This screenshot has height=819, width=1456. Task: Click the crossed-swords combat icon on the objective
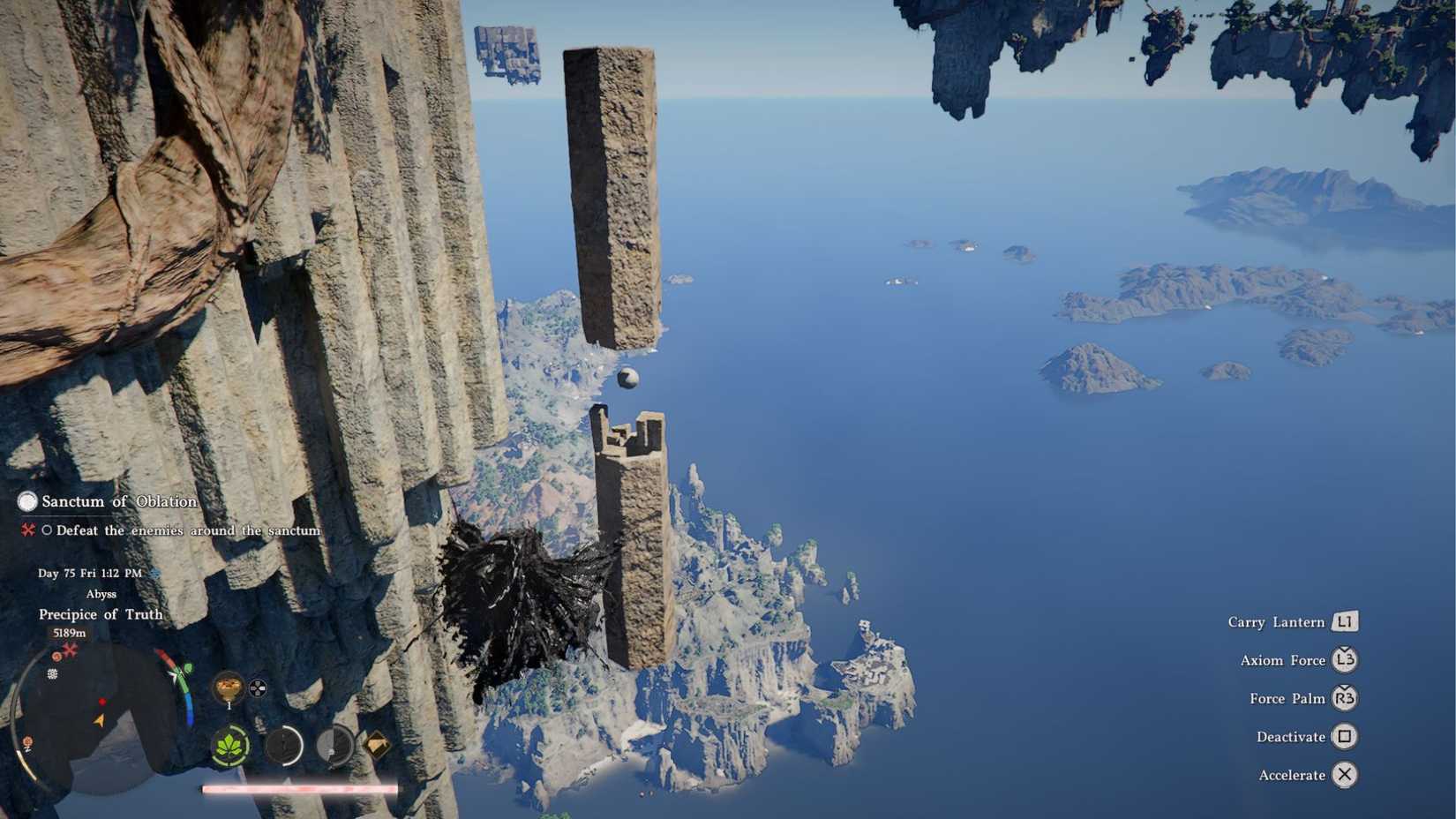point(27,530)
